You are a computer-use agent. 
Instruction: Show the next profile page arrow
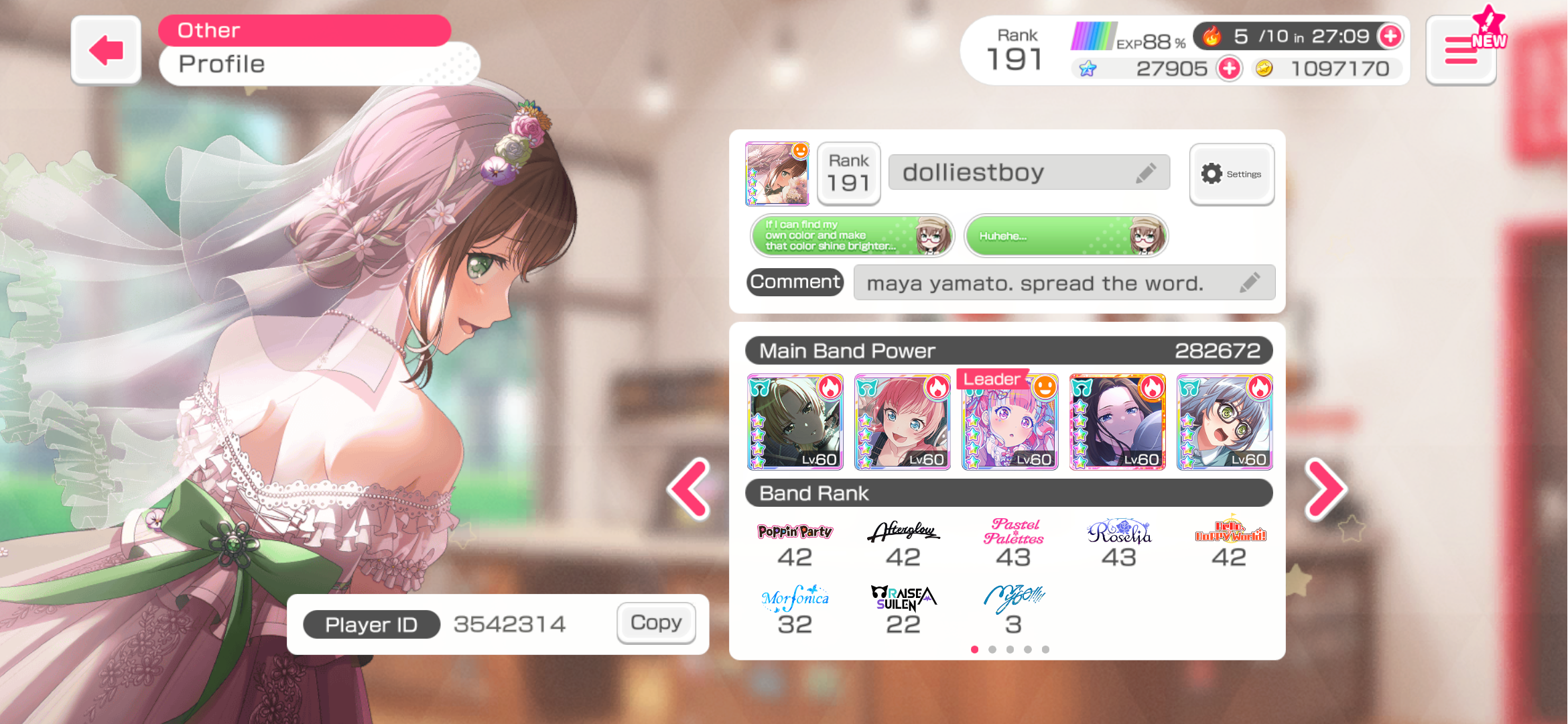point(1325,489)
